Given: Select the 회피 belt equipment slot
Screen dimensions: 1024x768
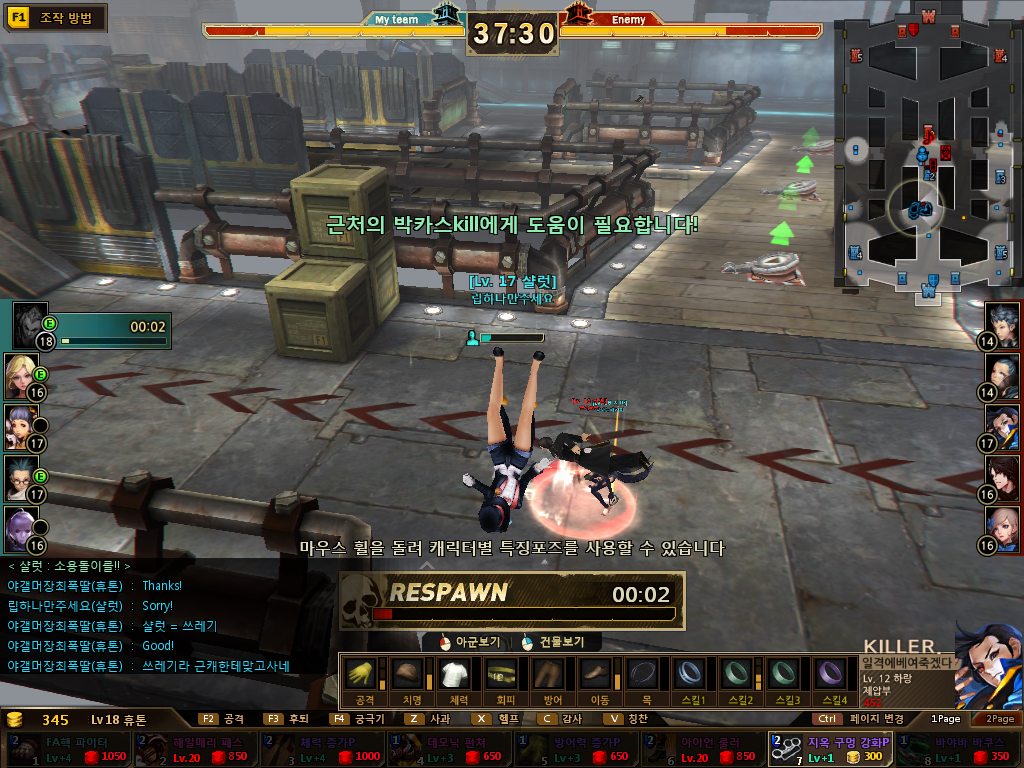Looking at the screenshot, I should tap(505, 674).
